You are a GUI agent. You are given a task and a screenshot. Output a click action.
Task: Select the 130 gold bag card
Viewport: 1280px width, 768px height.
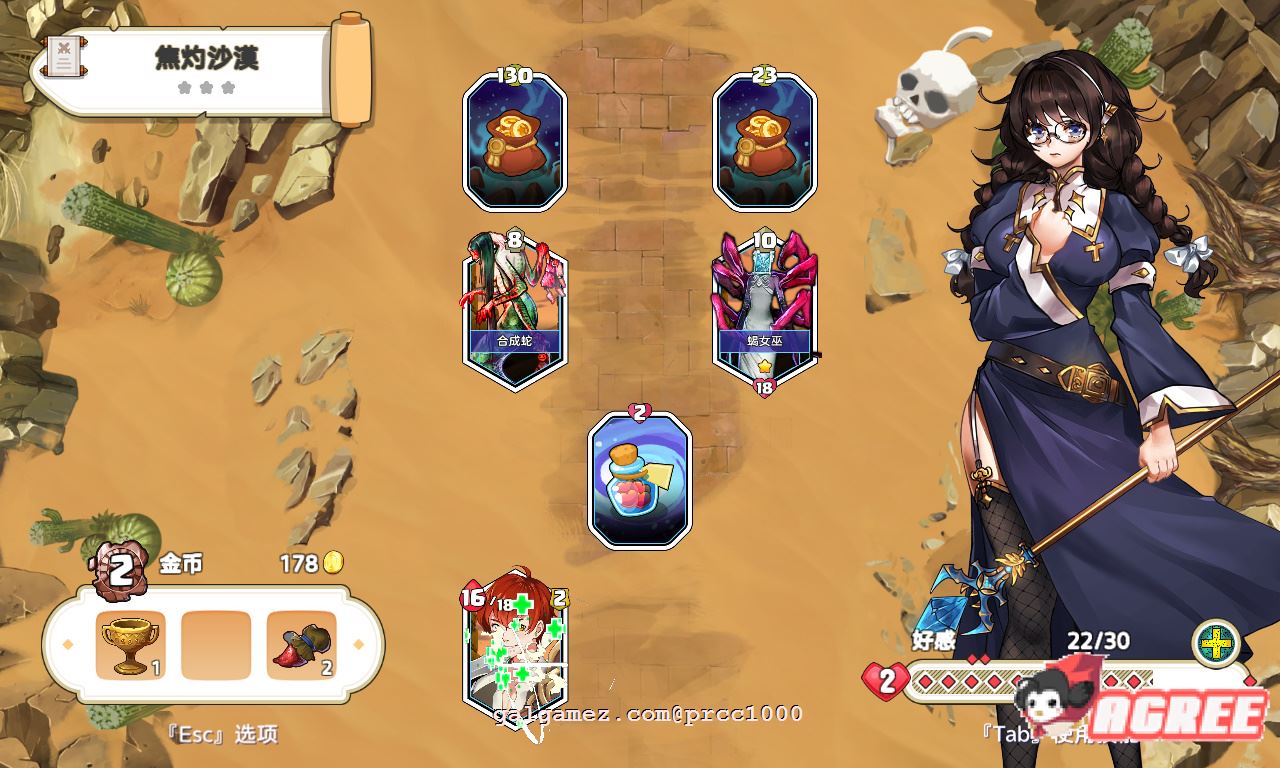coord(514,142)
